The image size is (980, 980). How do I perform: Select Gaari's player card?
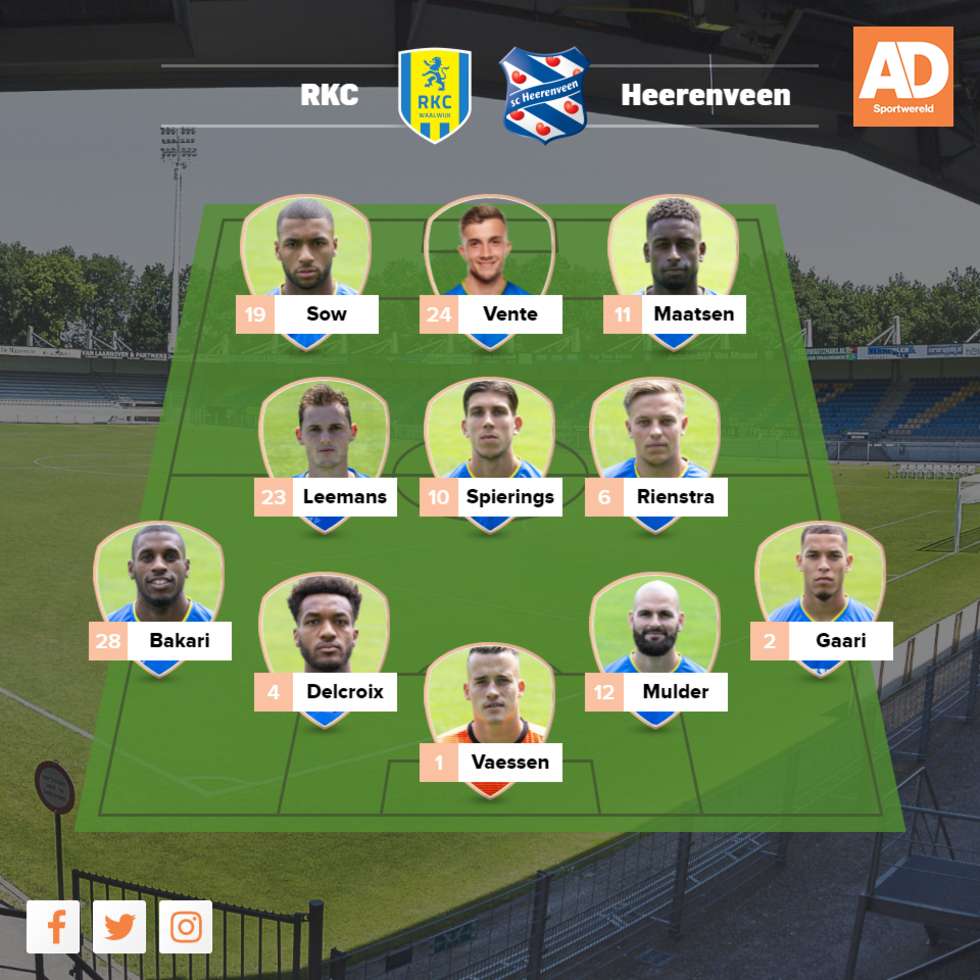(820, 598)
